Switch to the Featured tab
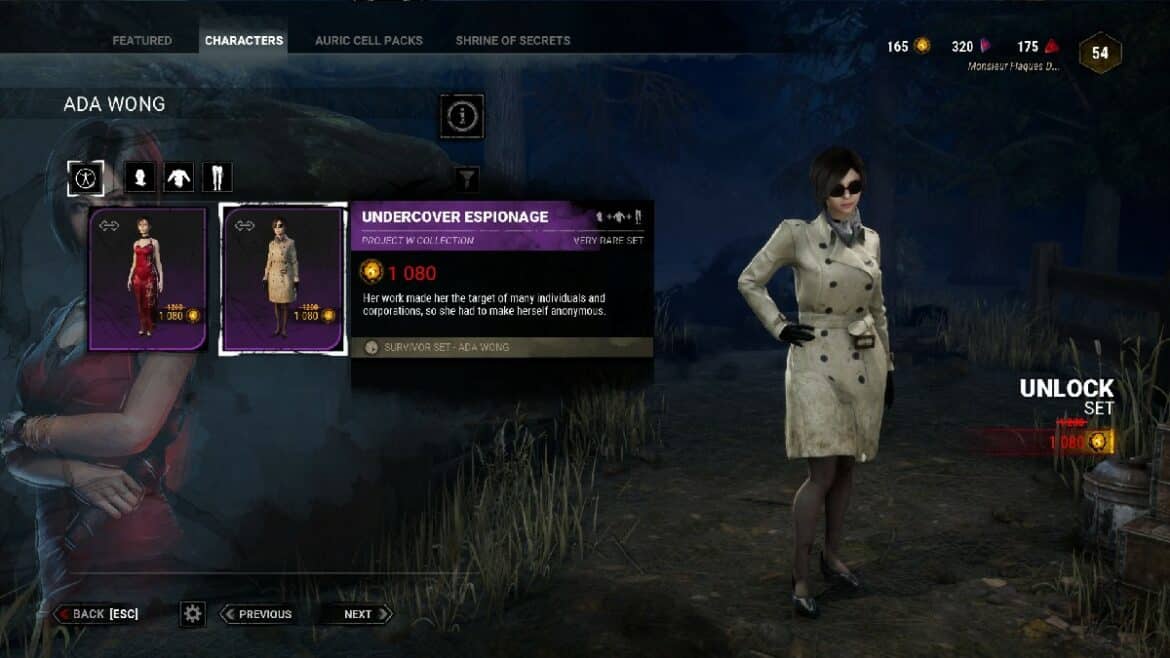This screenshot has height=658, width=1170. point(142,41)
